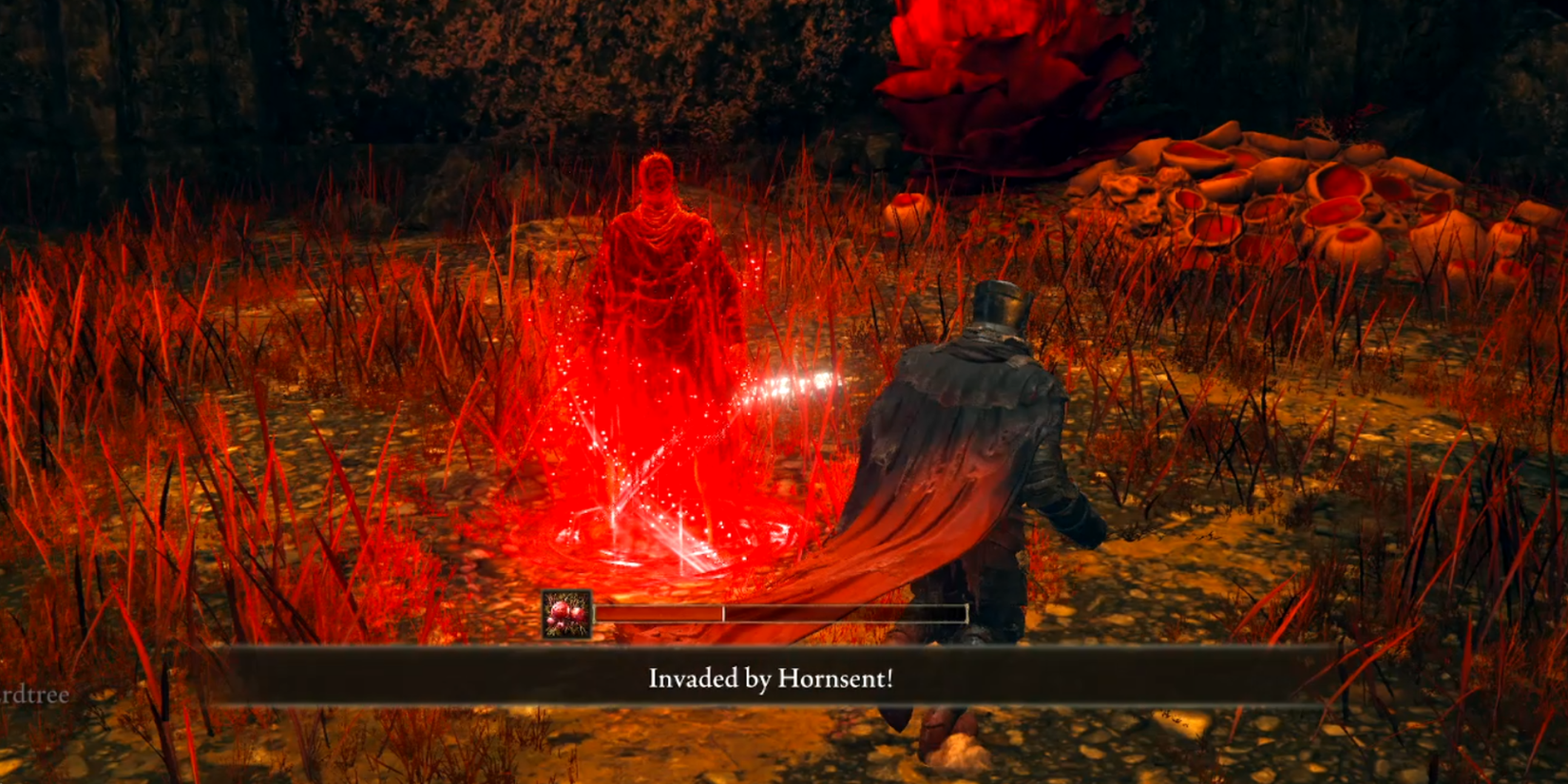Screen dimensions: 1568x784
Task: Select the single pot left of the pile
Action: coord(908,204)
